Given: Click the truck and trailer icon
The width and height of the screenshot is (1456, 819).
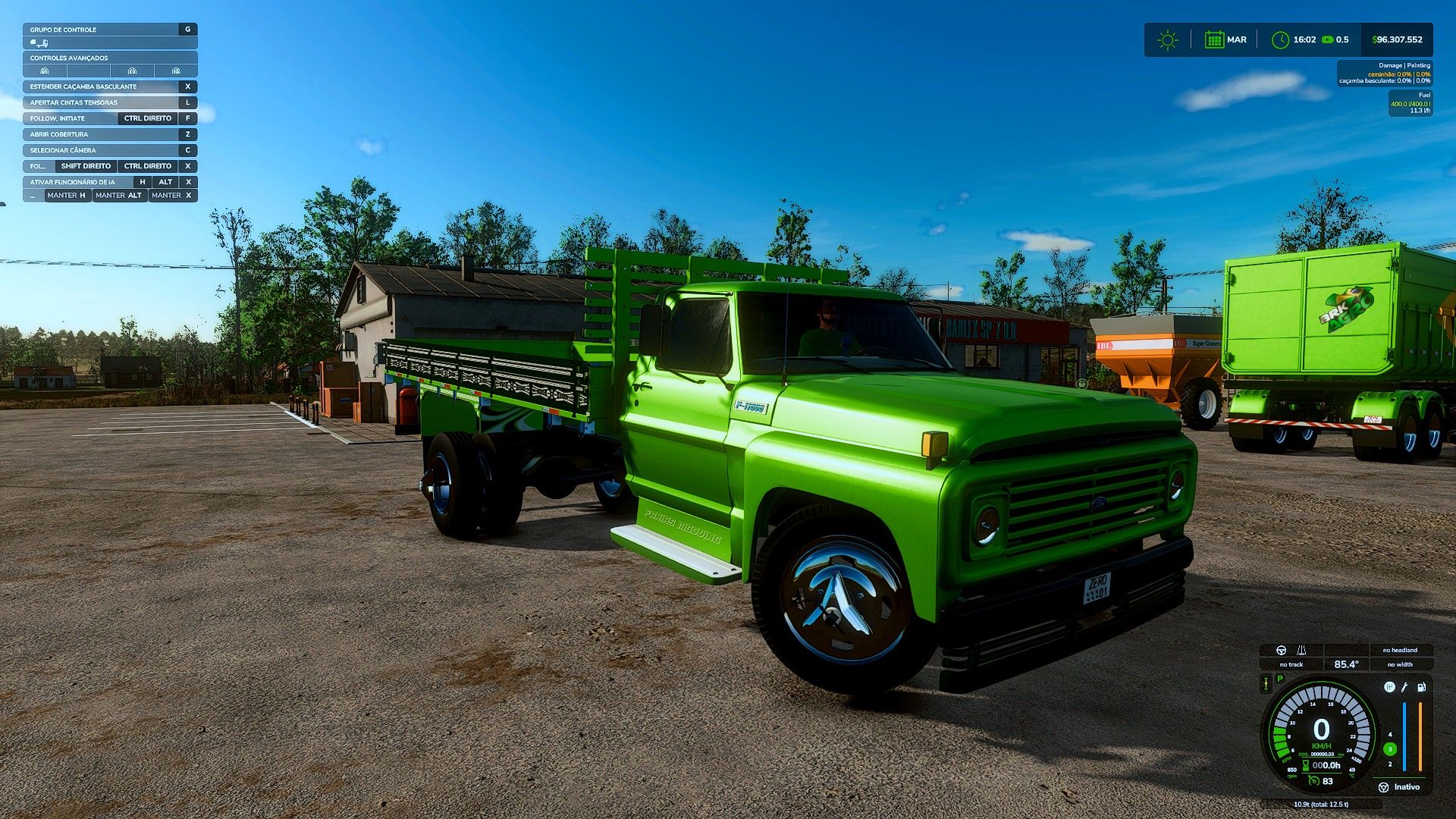Looking at the screenshot, I should pyautogui.click(x=39, y=43).
